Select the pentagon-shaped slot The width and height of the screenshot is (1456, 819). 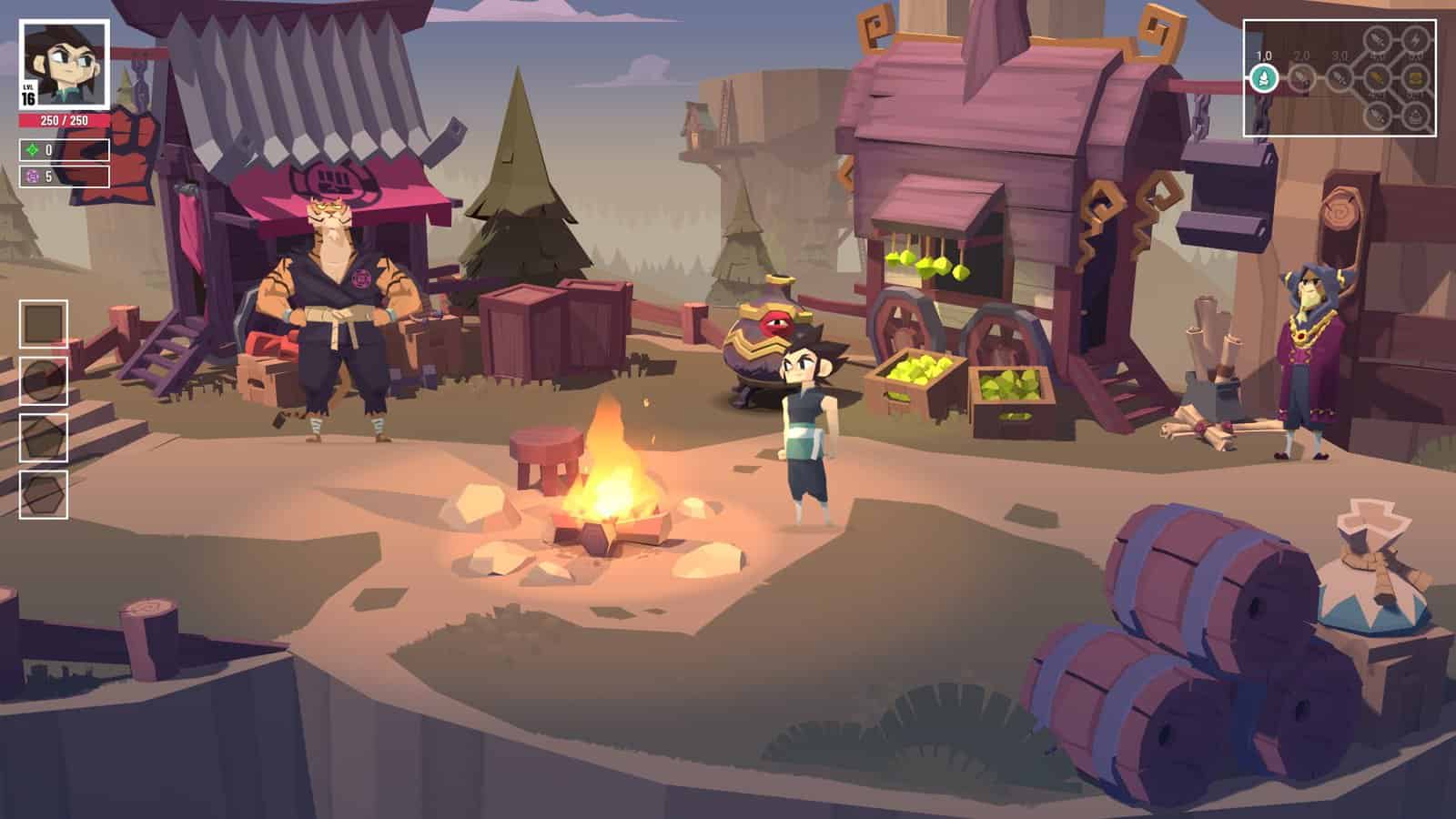(x=44, y=438)
